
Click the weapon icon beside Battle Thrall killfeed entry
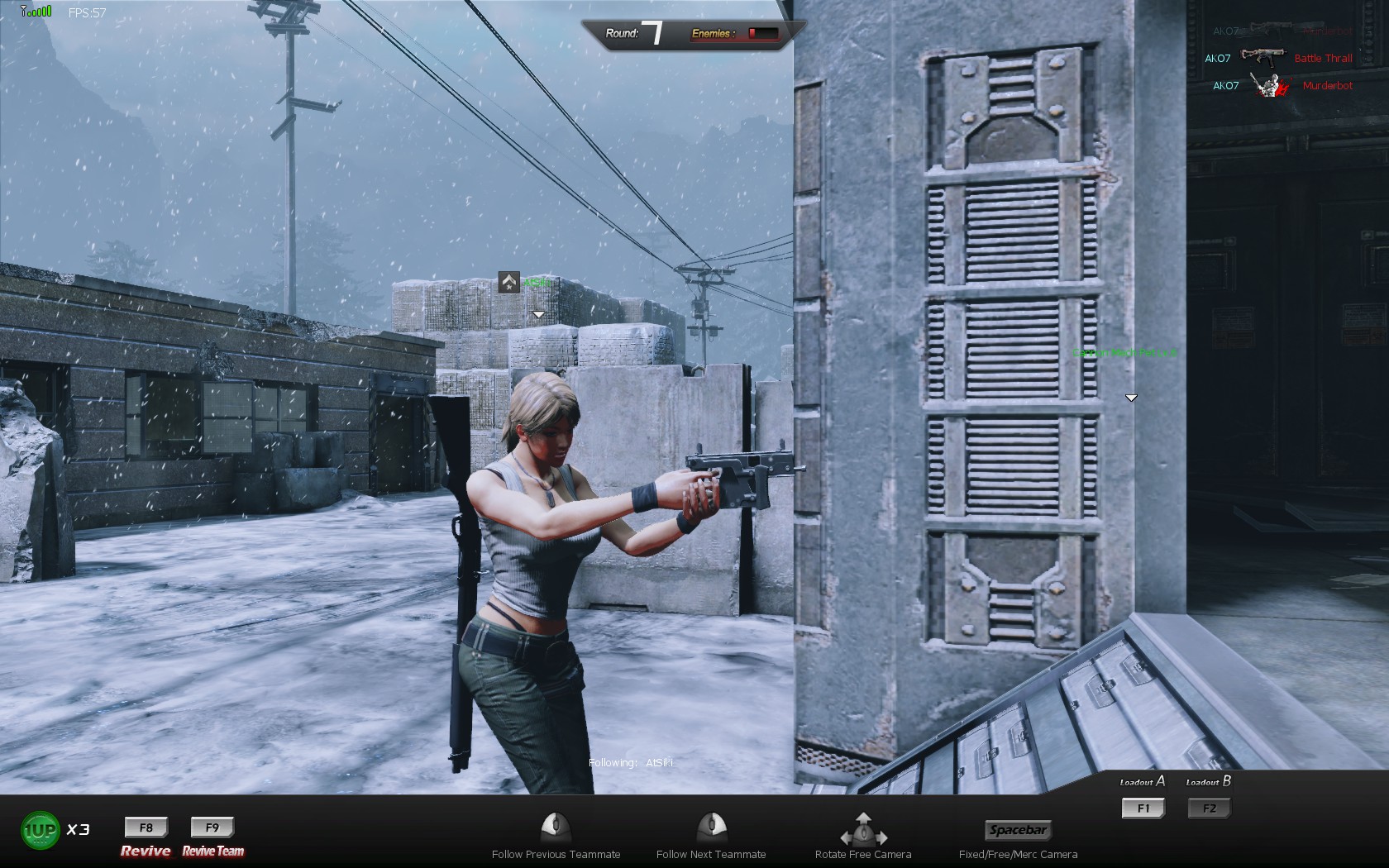pos(1264,58)
